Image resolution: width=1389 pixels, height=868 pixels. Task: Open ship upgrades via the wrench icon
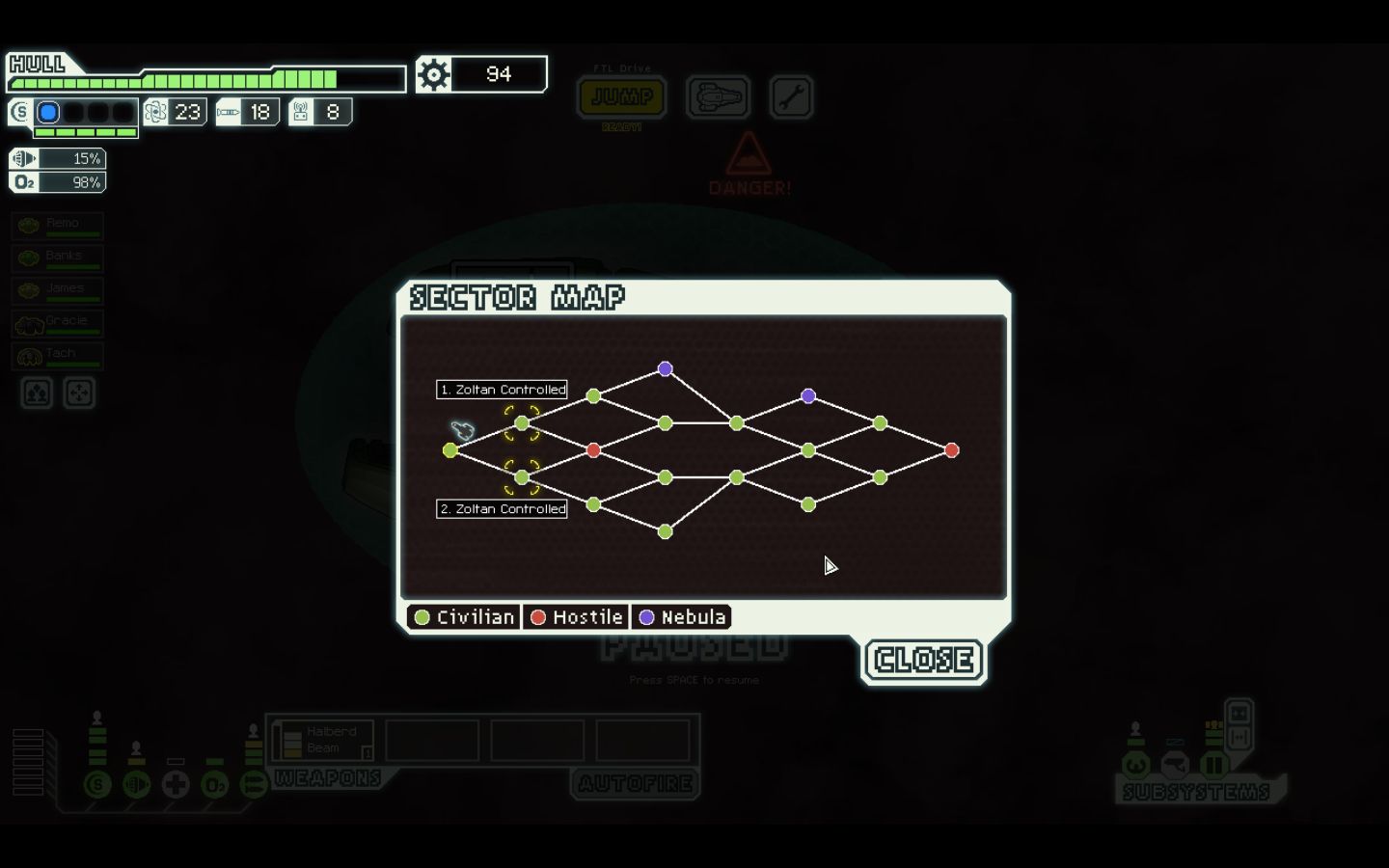tap(791, 96)
